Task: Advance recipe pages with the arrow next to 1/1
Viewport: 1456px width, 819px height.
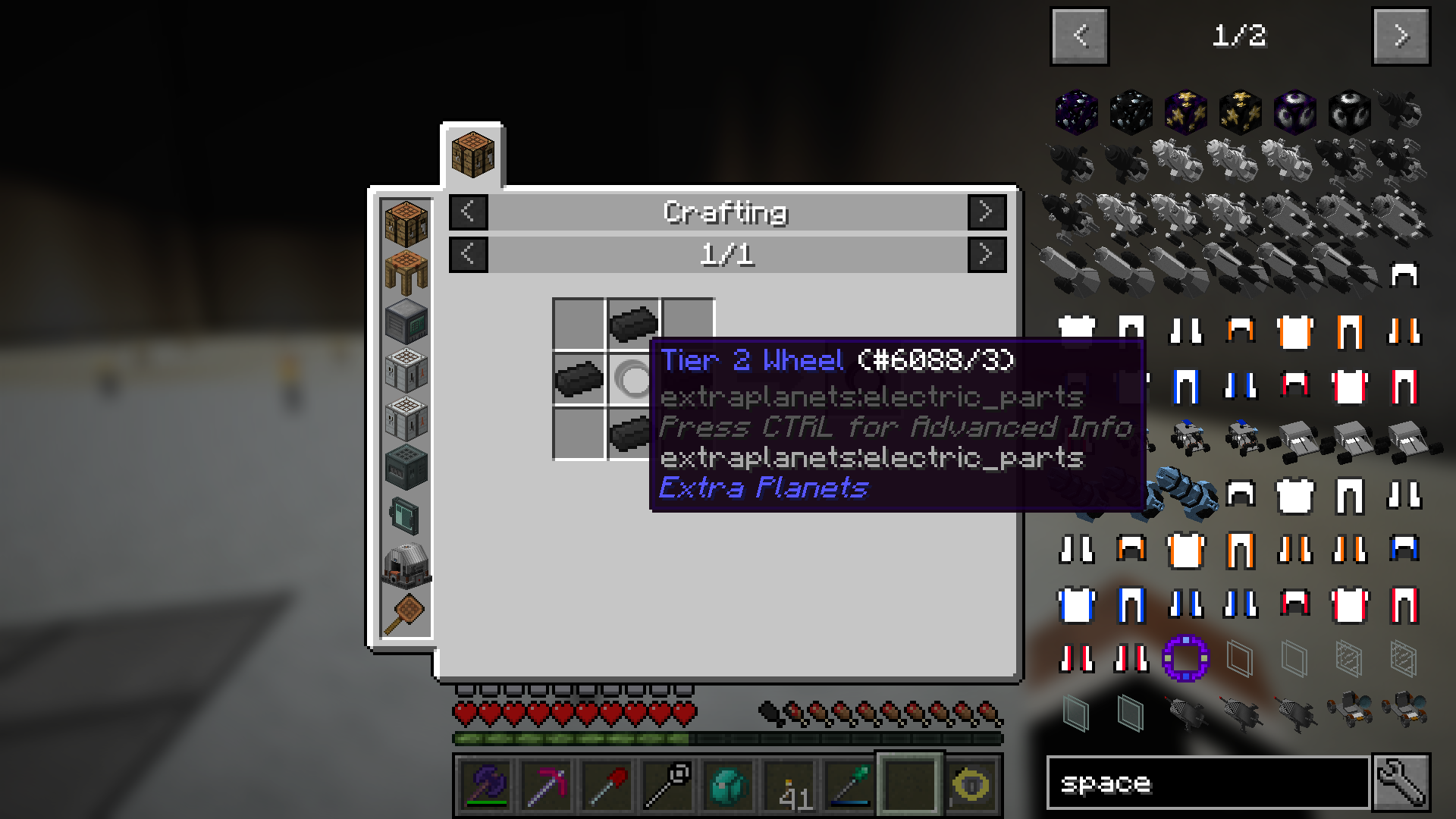Action: point(987,255)
